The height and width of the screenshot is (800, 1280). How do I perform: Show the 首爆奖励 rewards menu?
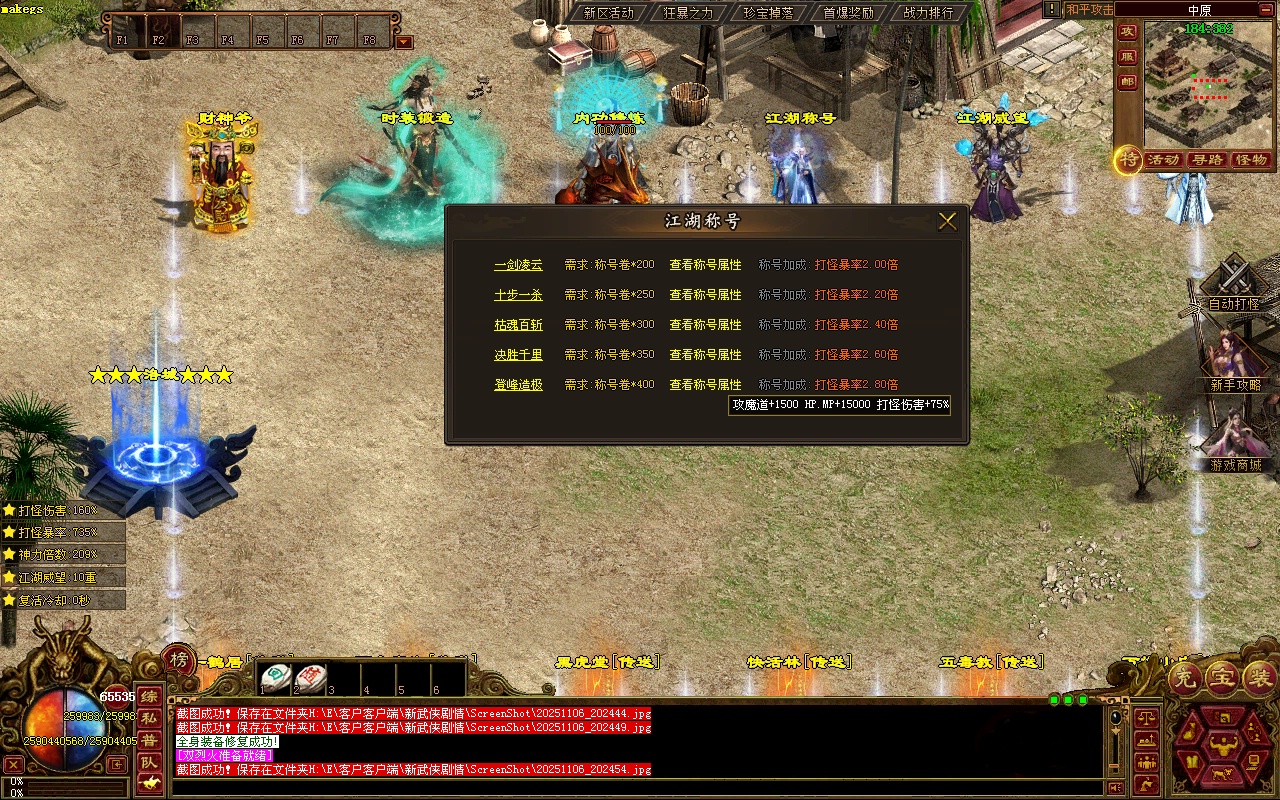pos(848,13)
